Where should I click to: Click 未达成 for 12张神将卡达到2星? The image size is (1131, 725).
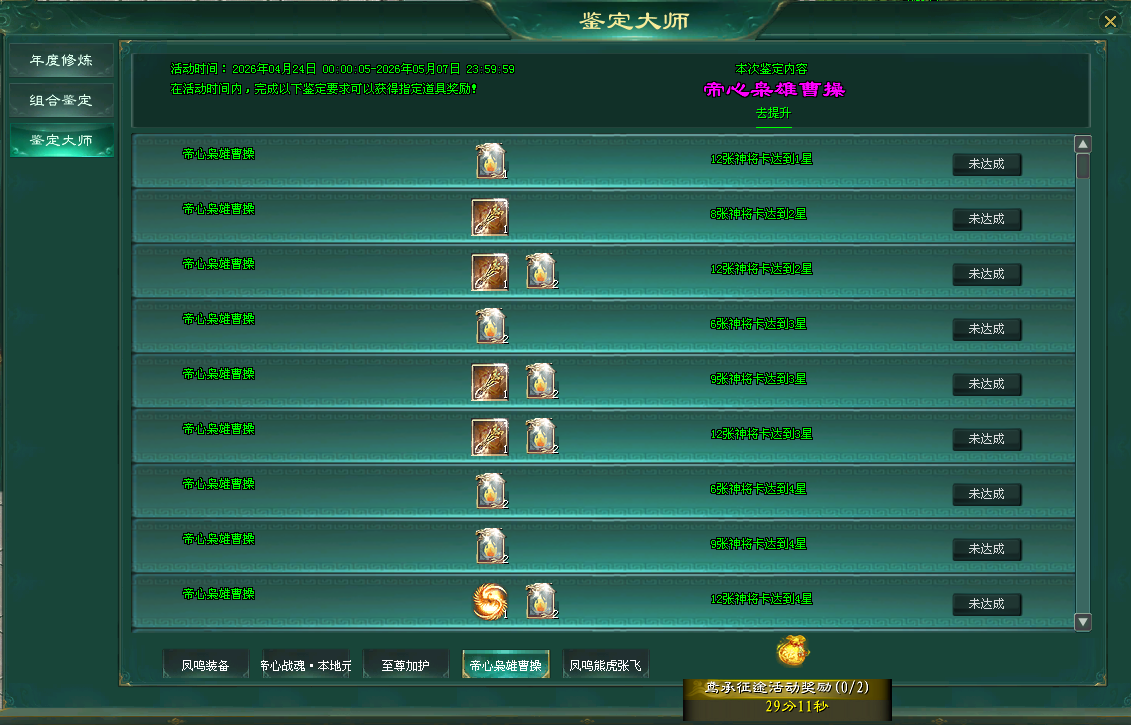click(986, 274)
